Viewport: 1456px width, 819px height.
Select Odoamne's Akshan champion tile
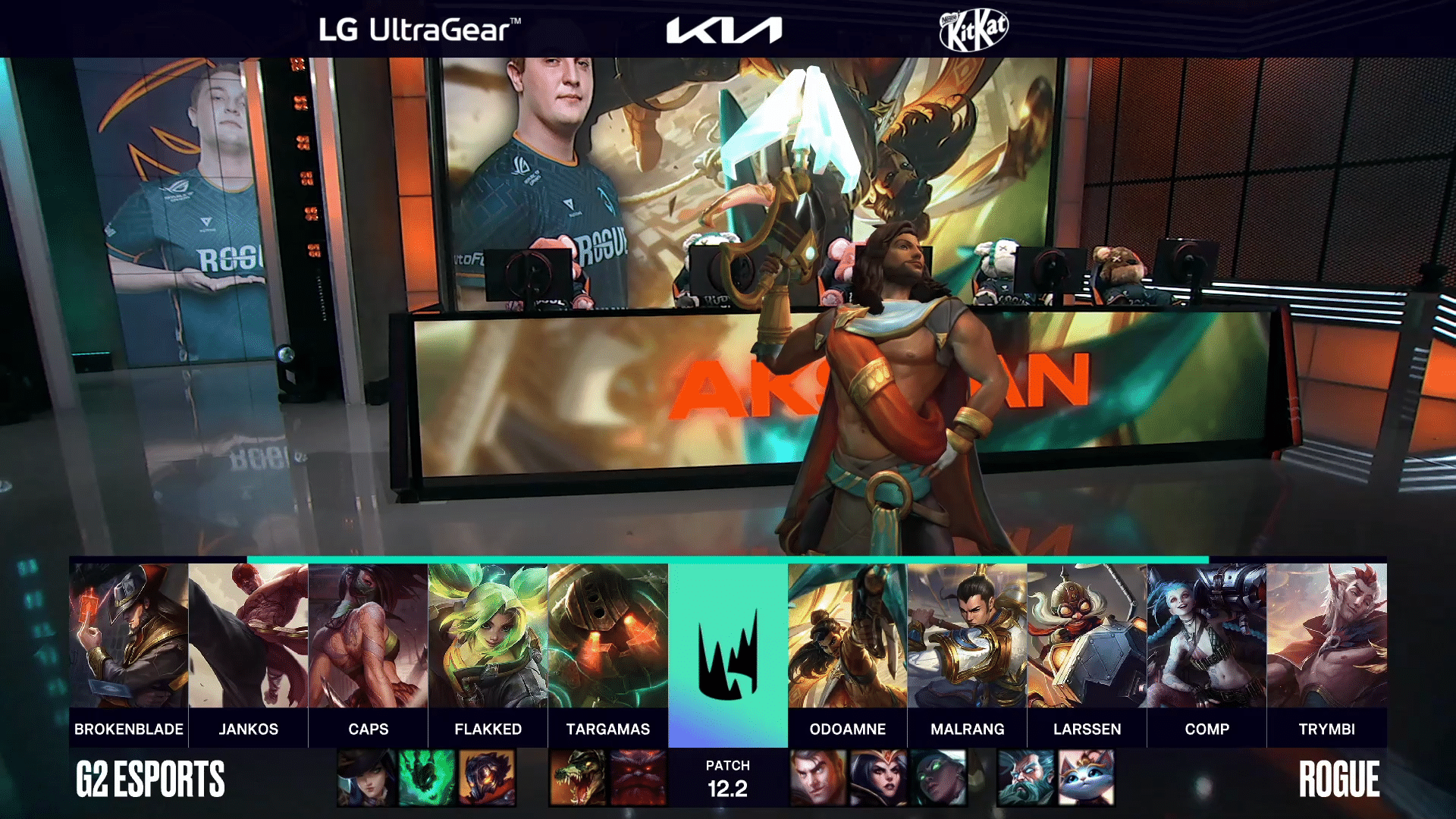click(847, 635)
